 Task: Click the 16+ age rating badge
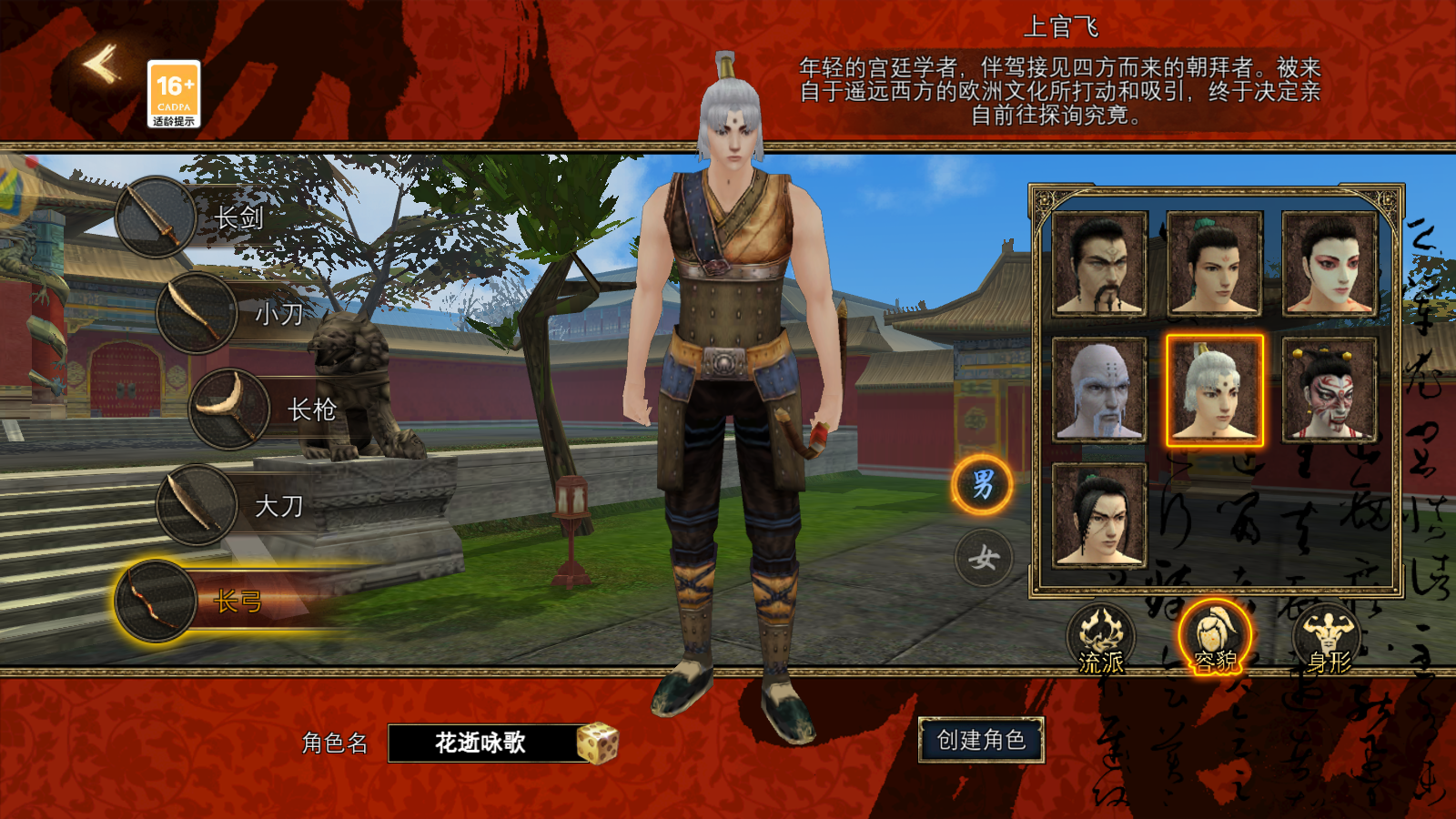(174, 91)
